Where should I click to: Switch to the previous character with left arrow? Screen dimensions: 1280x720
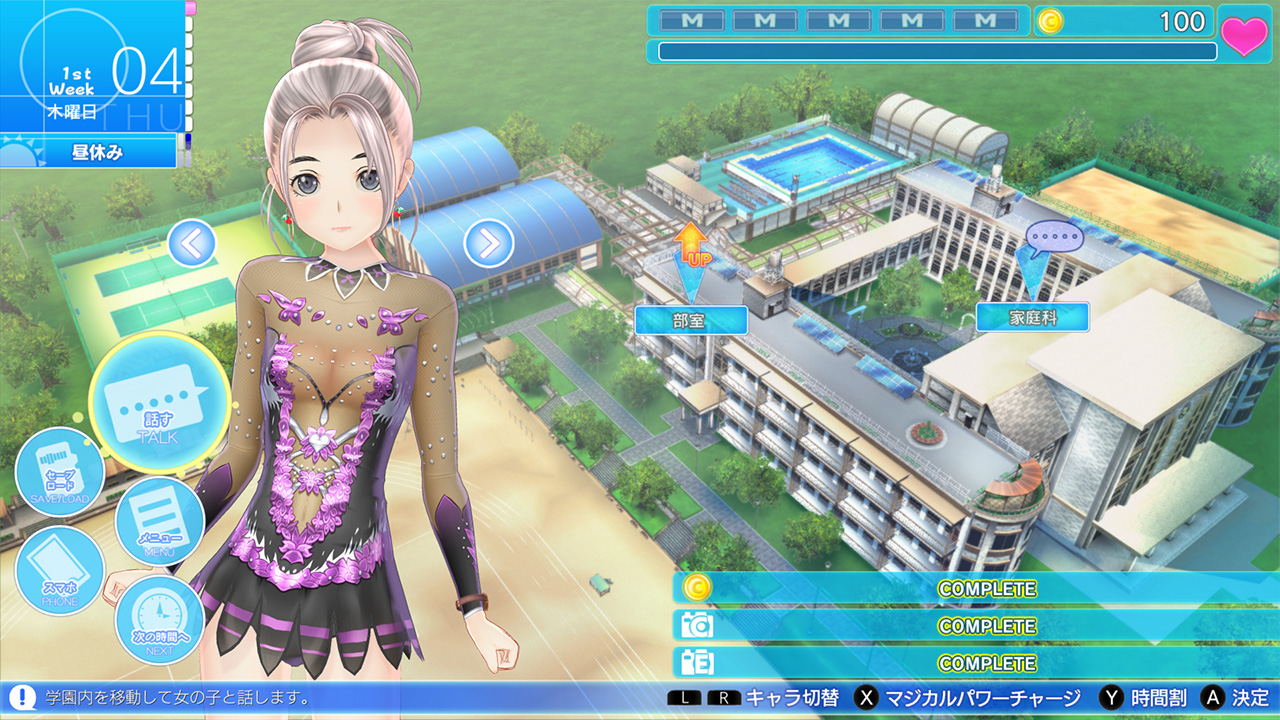tap(192, 243)
